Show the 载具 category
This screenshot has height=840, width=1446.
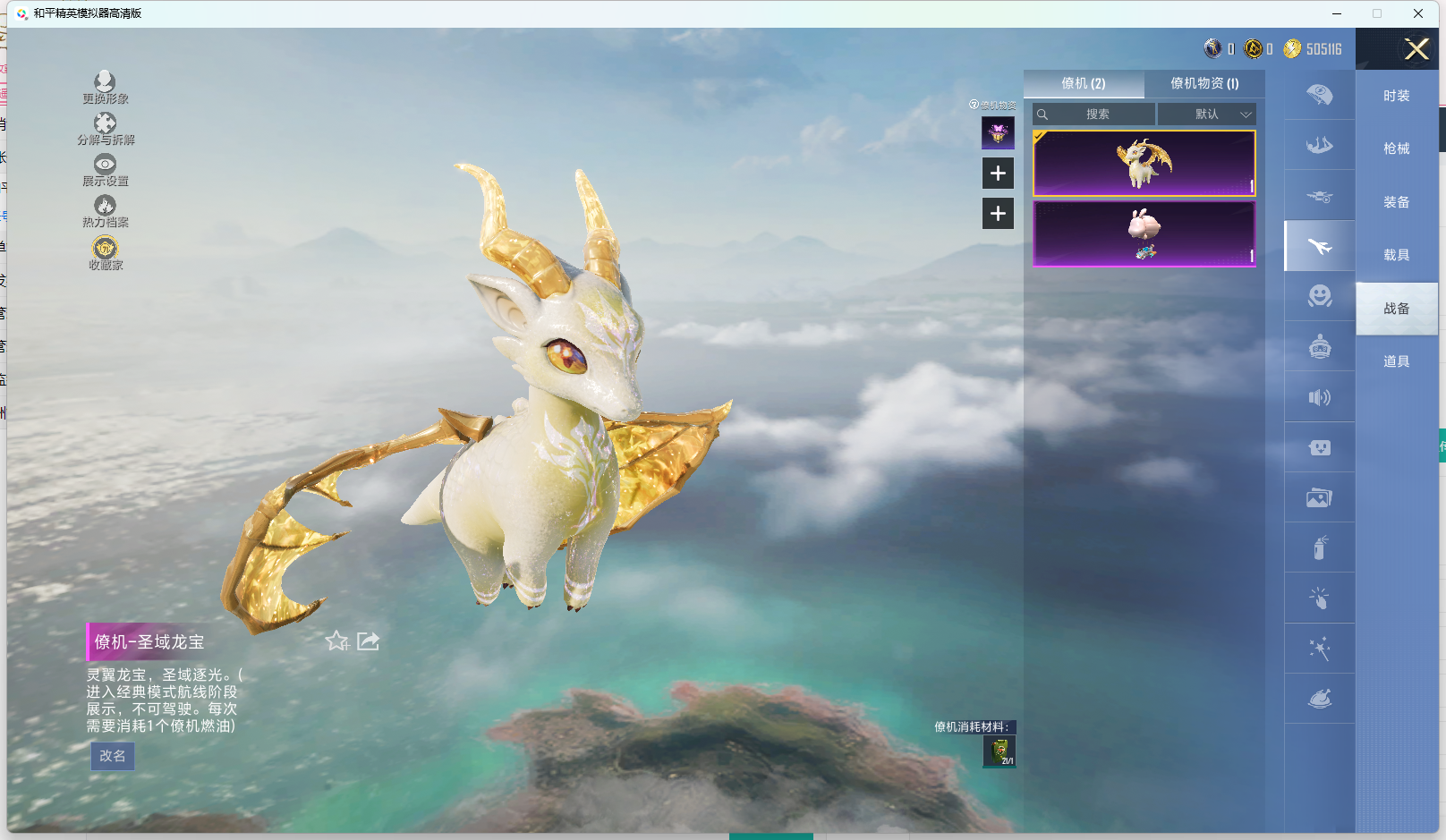pyautogui.click(x=1396, y=255)
